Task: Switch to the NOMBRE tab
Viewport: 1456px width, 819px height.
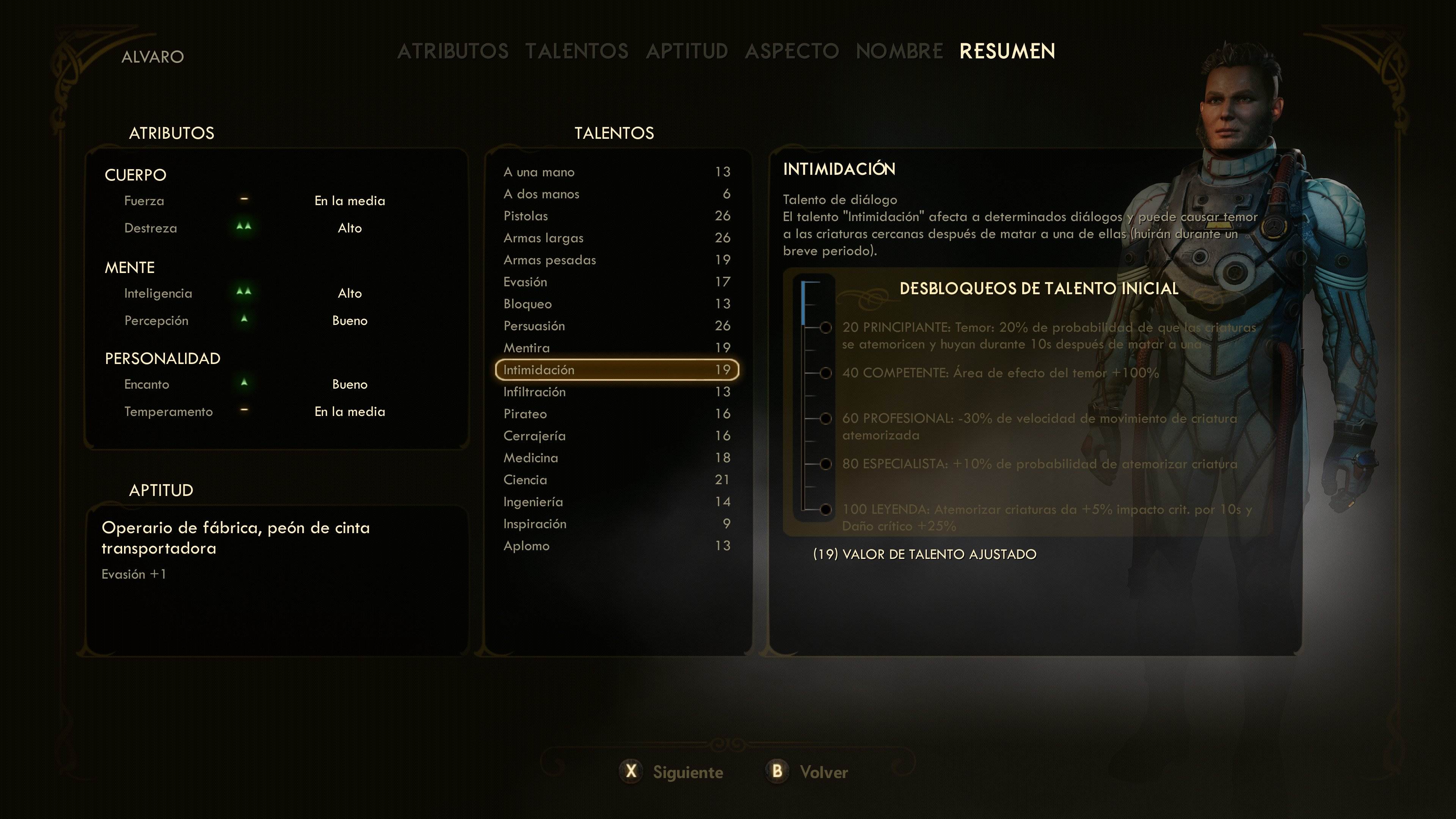Action: click(899, 52)
